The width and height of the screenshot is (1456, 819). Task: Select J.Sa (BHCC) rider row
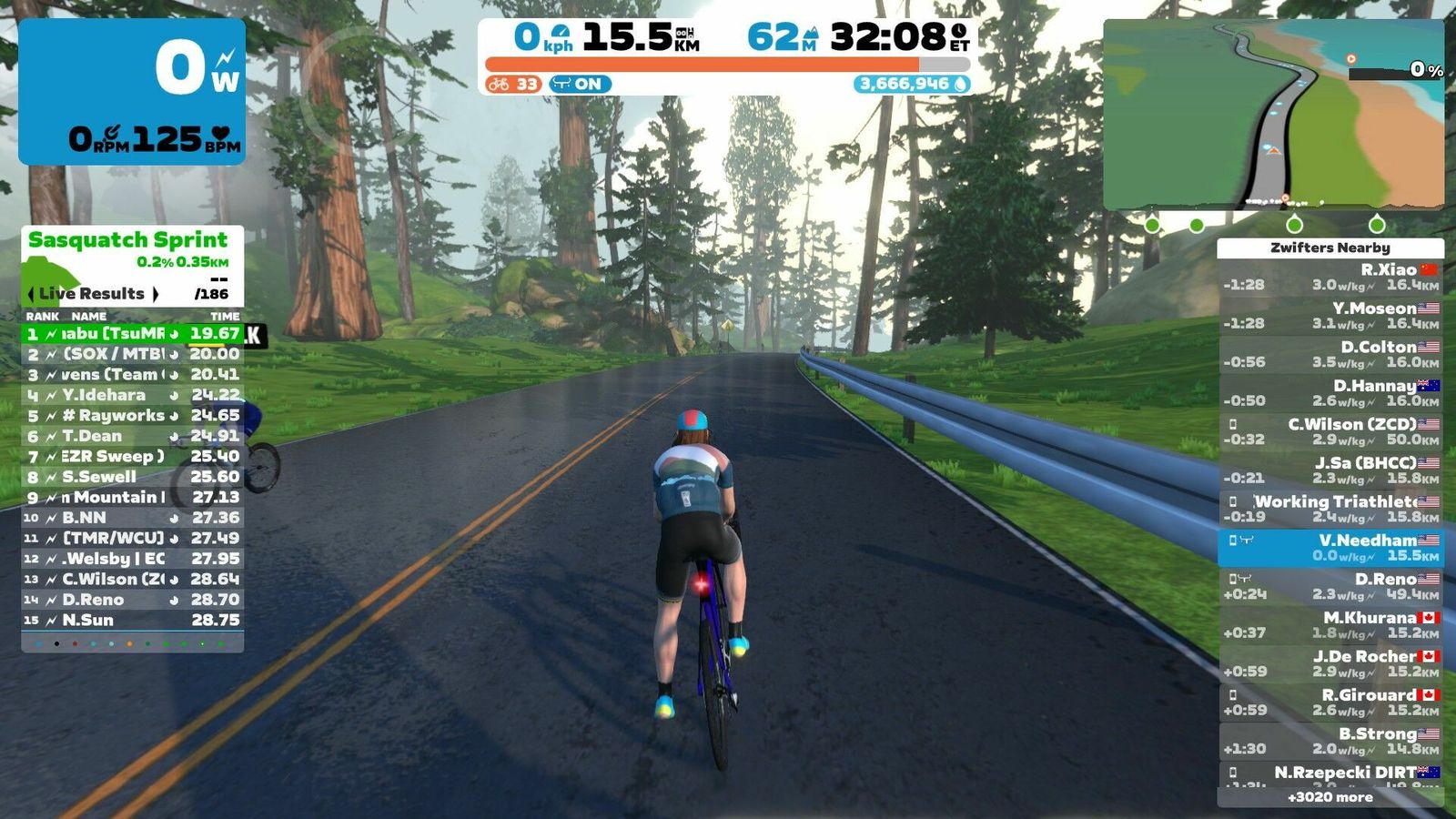point(1330,470)
